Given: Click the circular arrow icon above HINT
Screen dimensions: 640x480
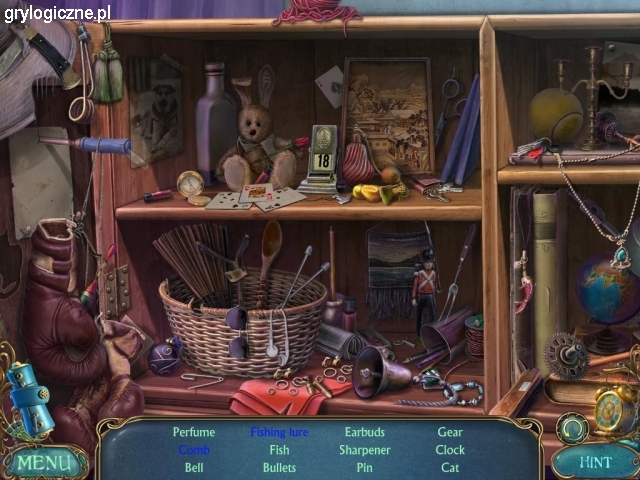Looking at the screenshot, I should click(x=572, y=428).
